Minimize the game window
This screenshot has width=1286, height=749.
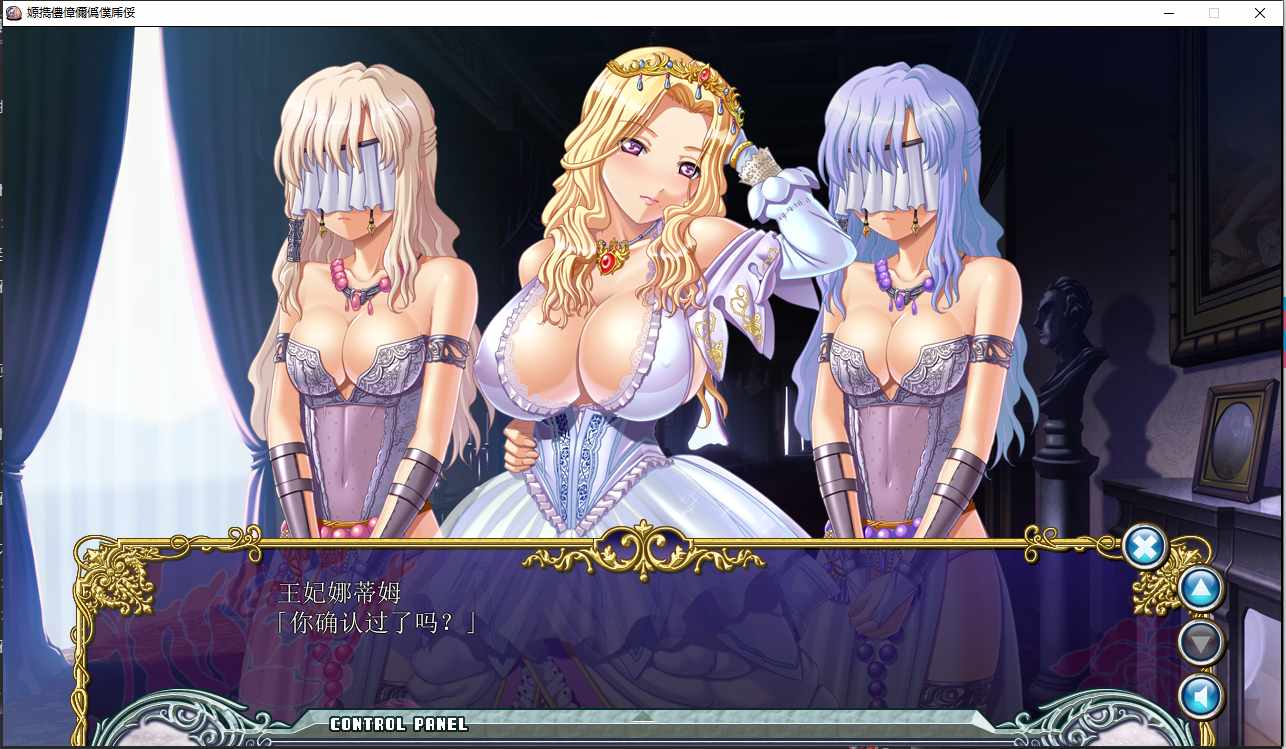1168,13
